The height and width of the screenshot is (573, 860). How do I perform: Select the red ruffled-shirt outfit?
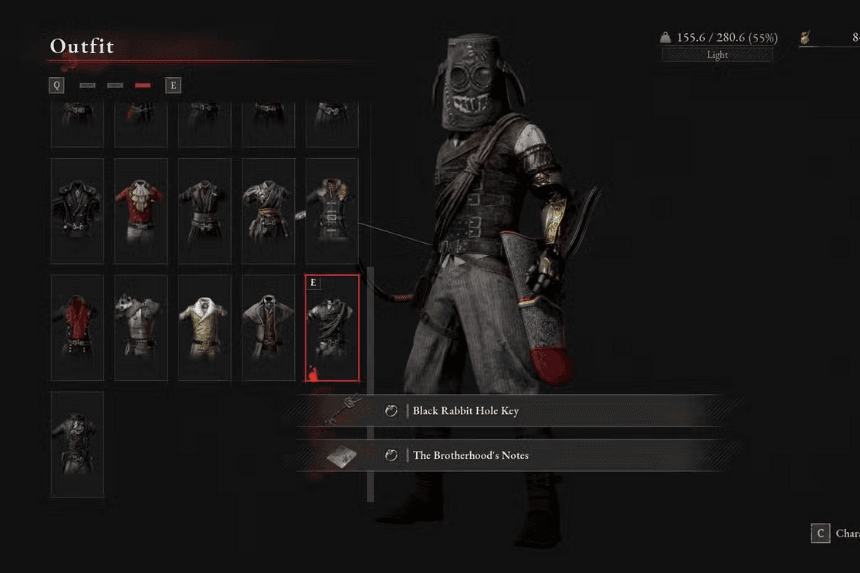click(x=140, y=210)
